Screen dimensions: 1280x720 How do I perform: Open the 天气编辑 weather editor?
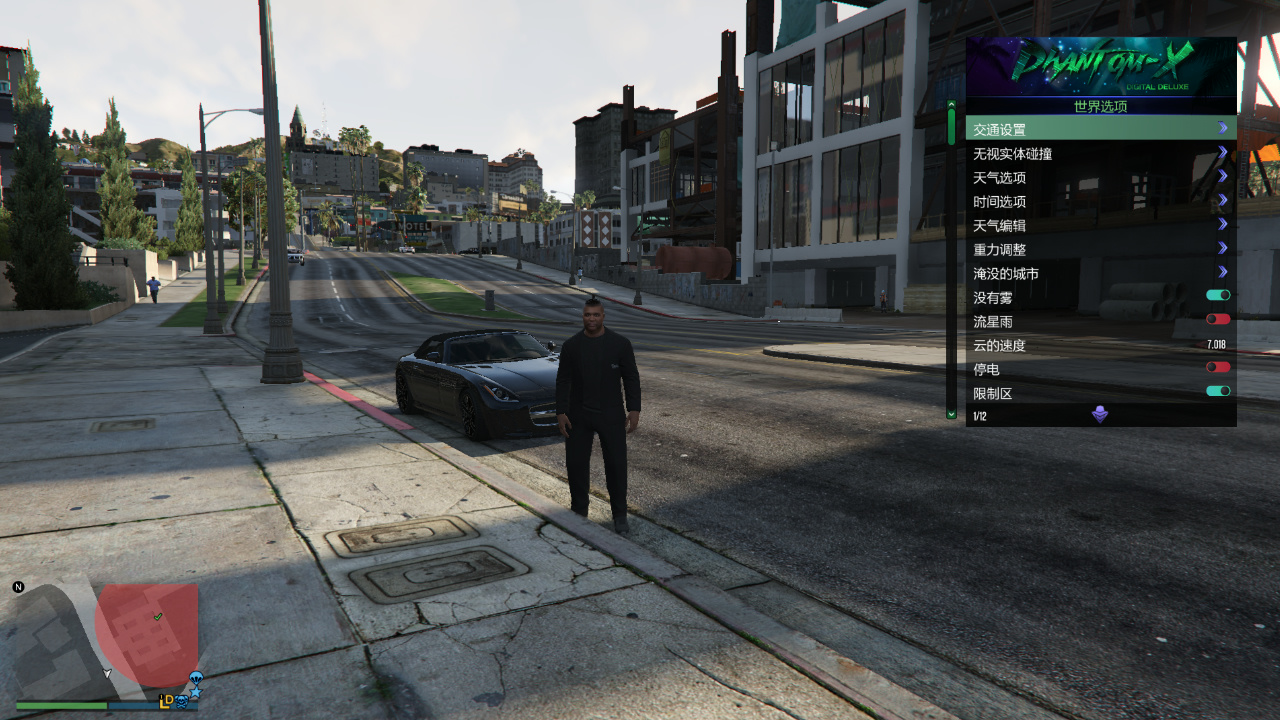(1100, 225)
